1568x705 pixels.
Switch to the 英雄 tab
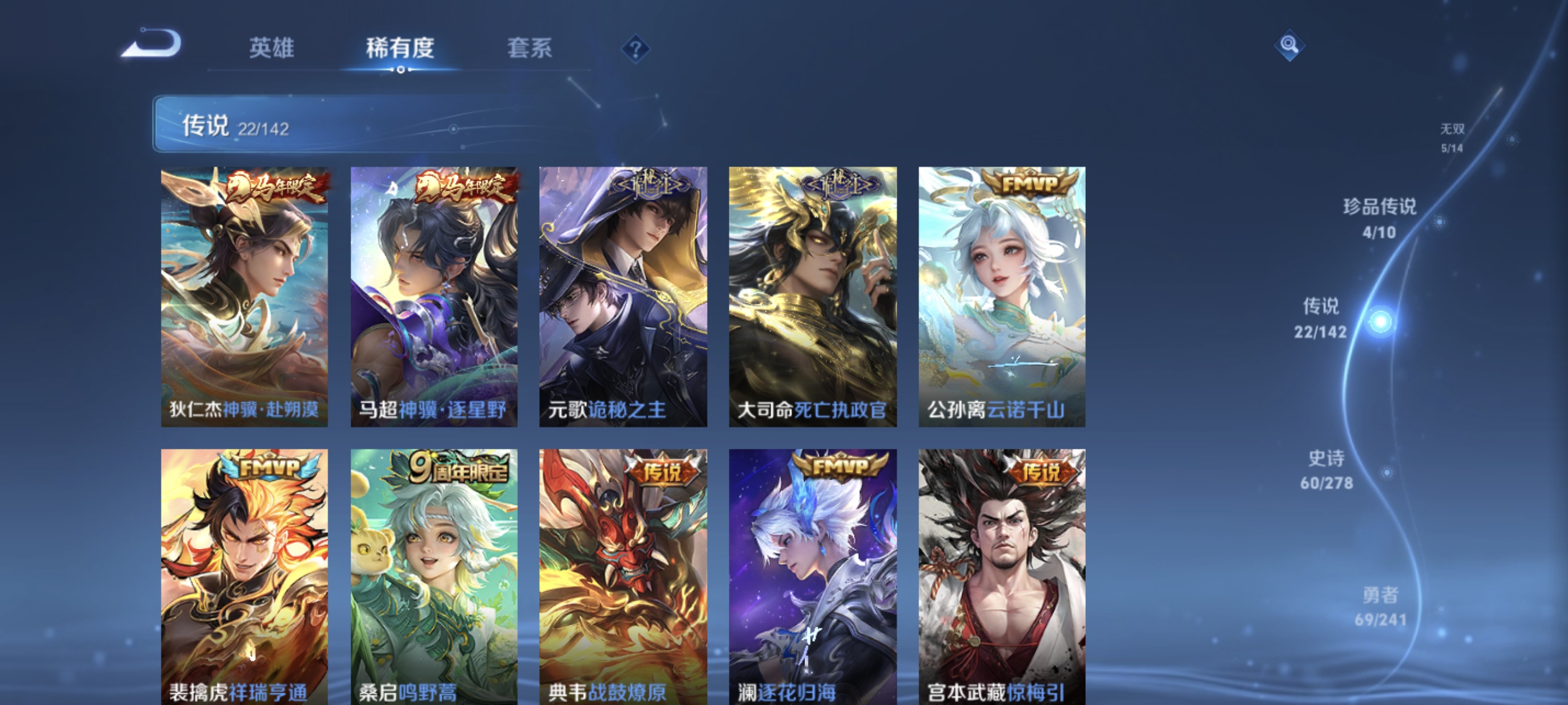click(x=272, y=50)
